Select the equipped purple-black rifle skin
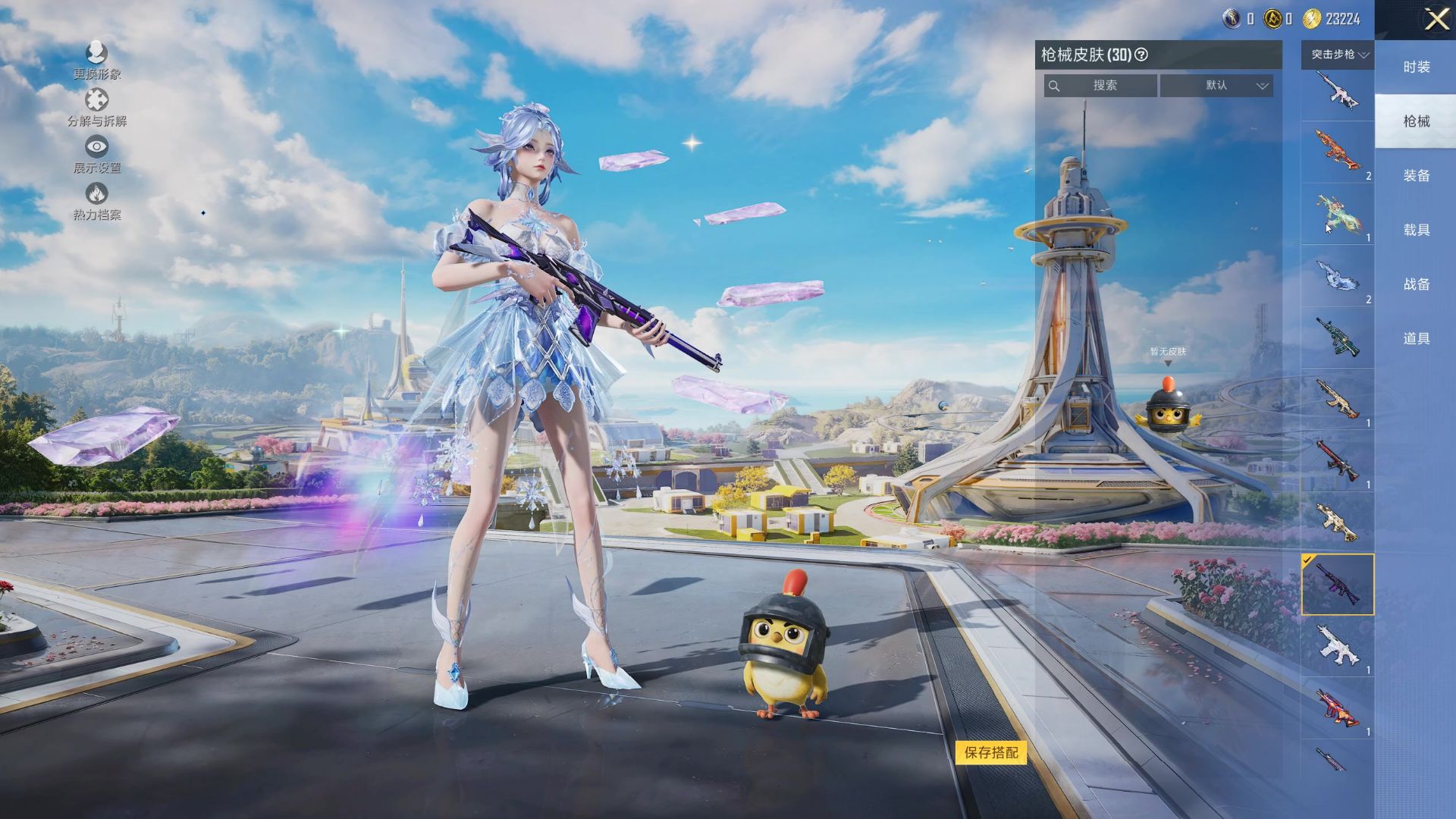 (1337, 584)
